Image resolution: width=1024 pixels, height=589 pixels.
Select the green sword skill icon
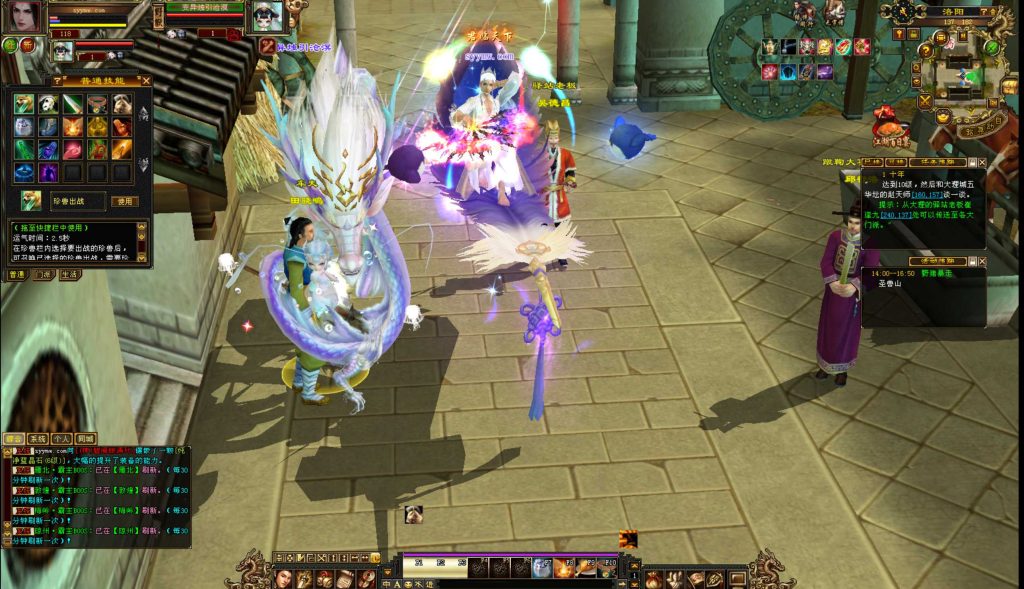[x=72, y=104]
